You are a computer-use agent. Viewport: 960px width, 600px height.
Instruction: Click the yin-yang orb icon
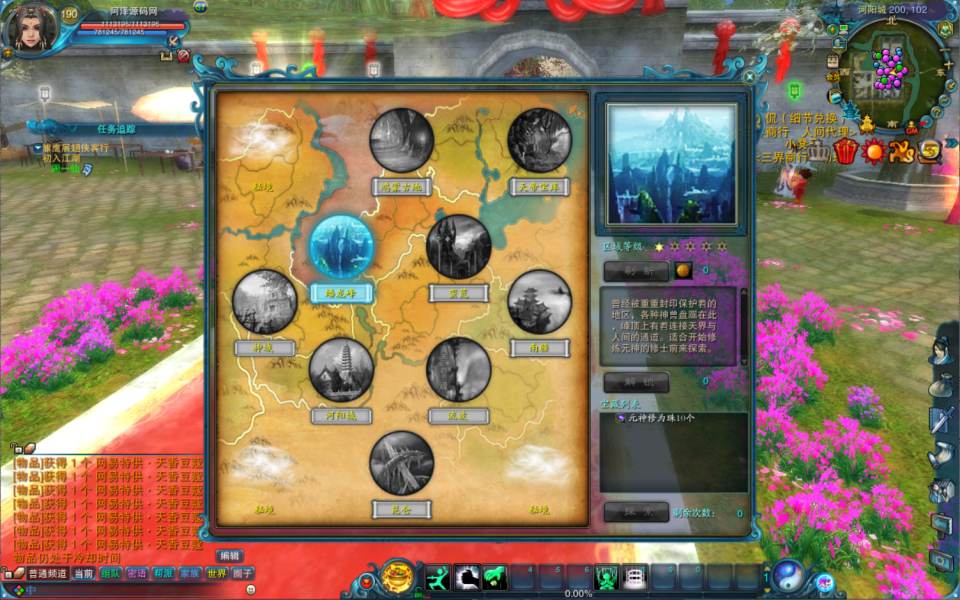click(788, 574)
